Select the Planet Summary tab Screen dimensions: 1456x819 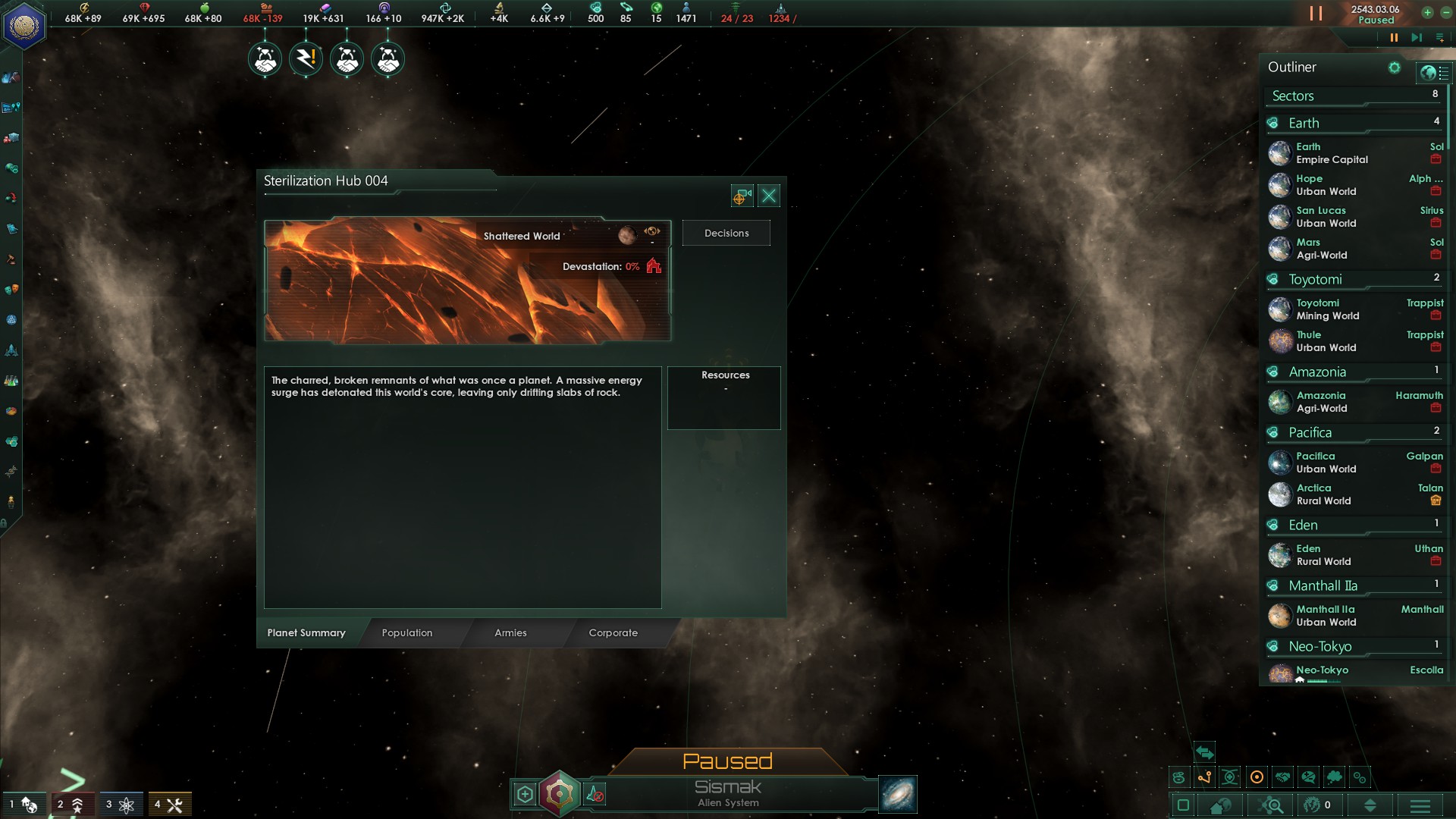point(306,632)
